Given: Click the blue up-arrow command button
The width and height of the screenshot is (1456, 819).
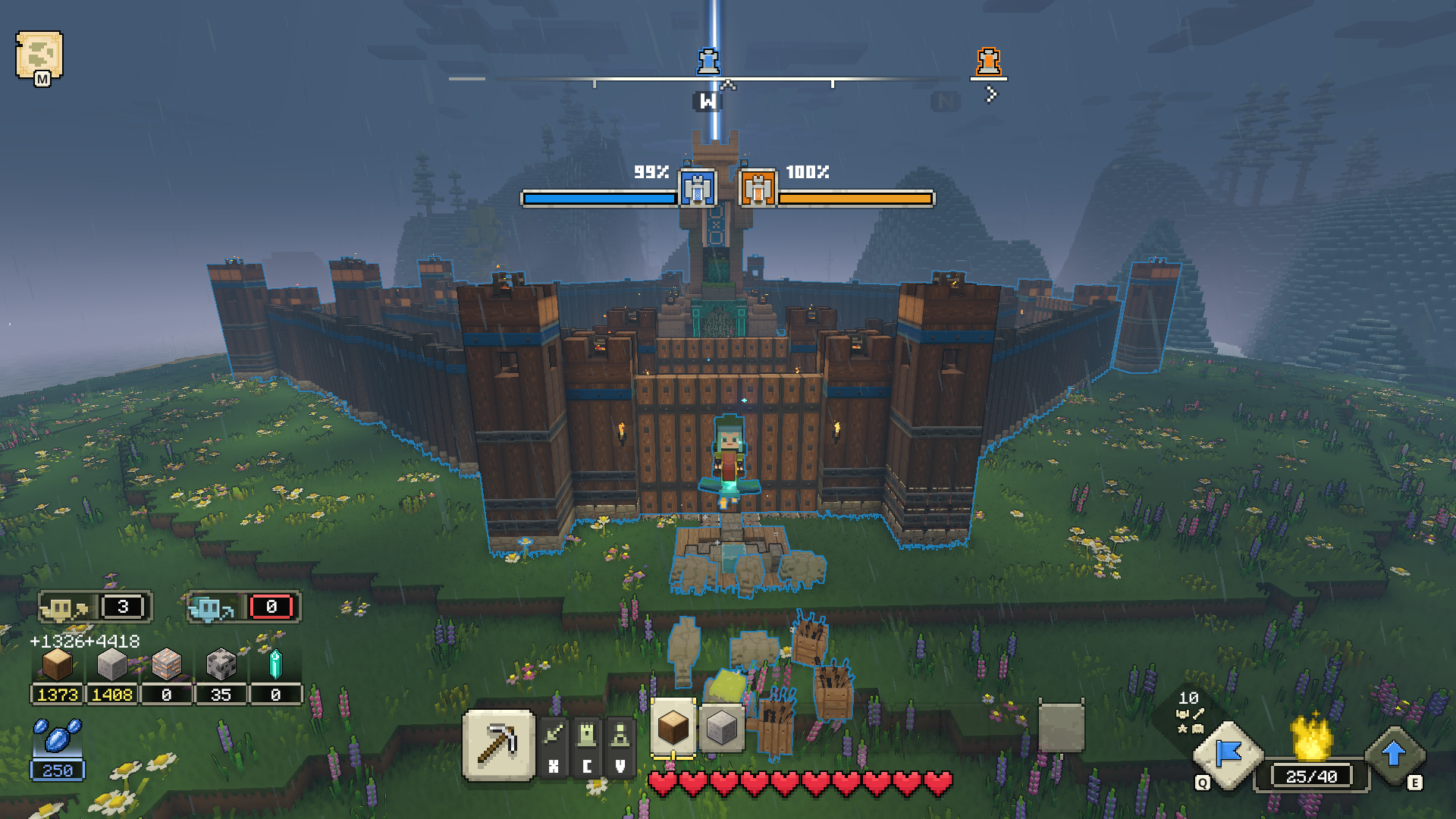Looking at the screenshot, I should [x=1394, y=754].
